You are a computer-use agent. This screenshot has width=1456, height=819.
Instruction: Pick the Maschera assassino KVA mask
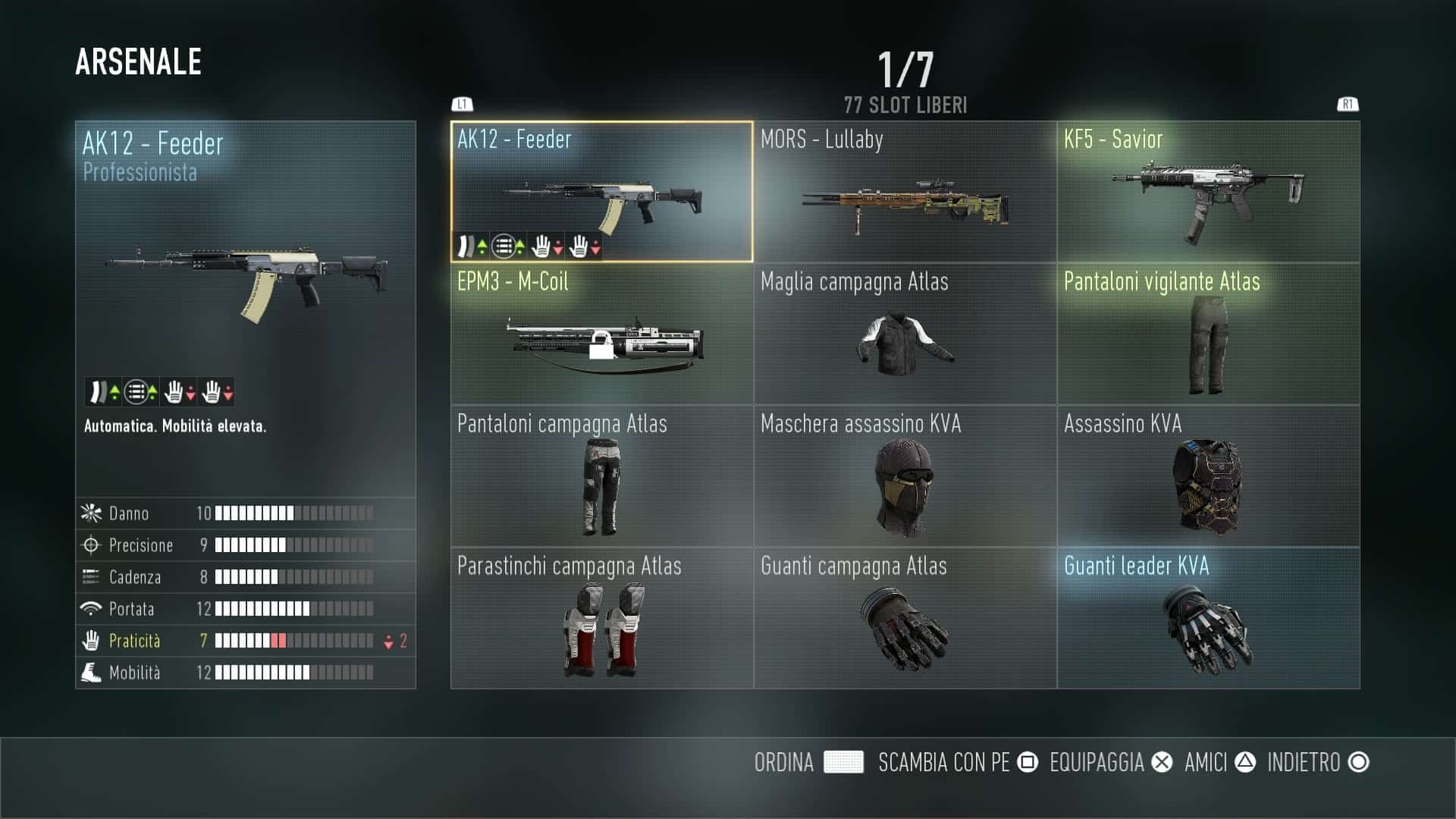(x=905, y=476)
